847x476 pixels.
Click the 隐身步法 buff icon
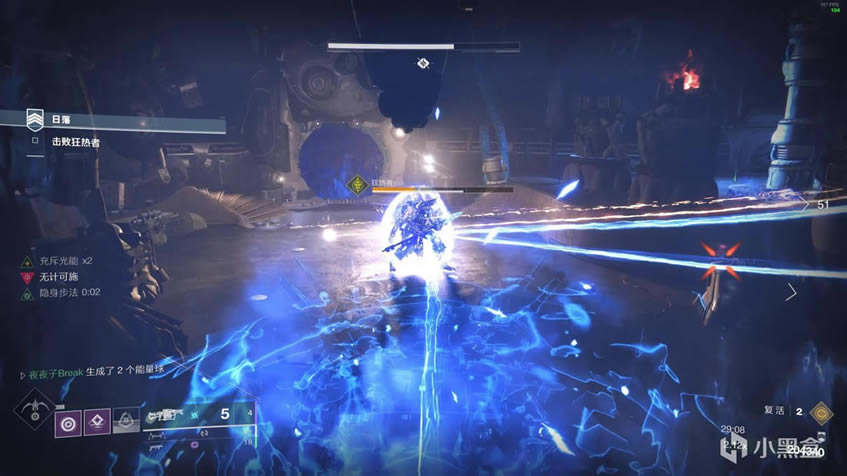[x=27, y=293]
